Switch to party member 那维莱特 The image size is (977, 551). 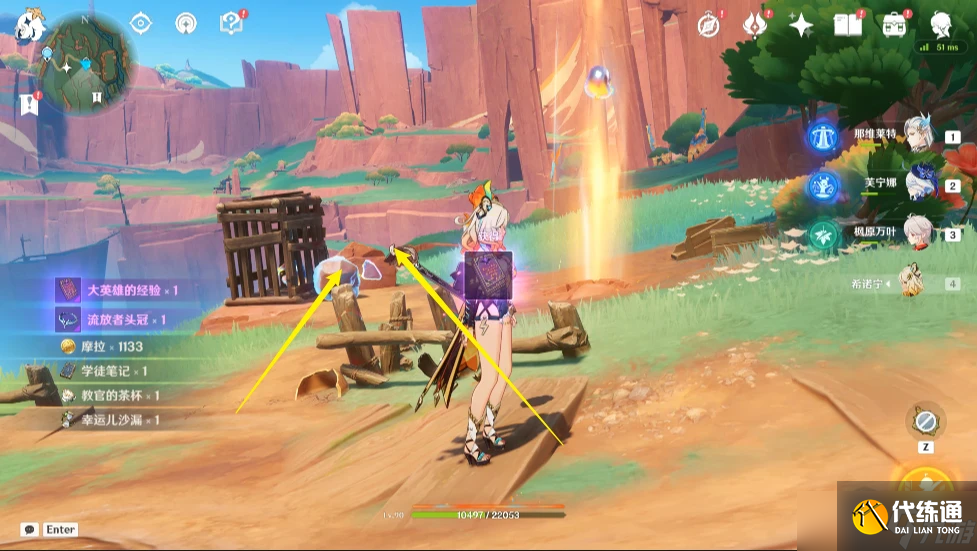[919, 135]
